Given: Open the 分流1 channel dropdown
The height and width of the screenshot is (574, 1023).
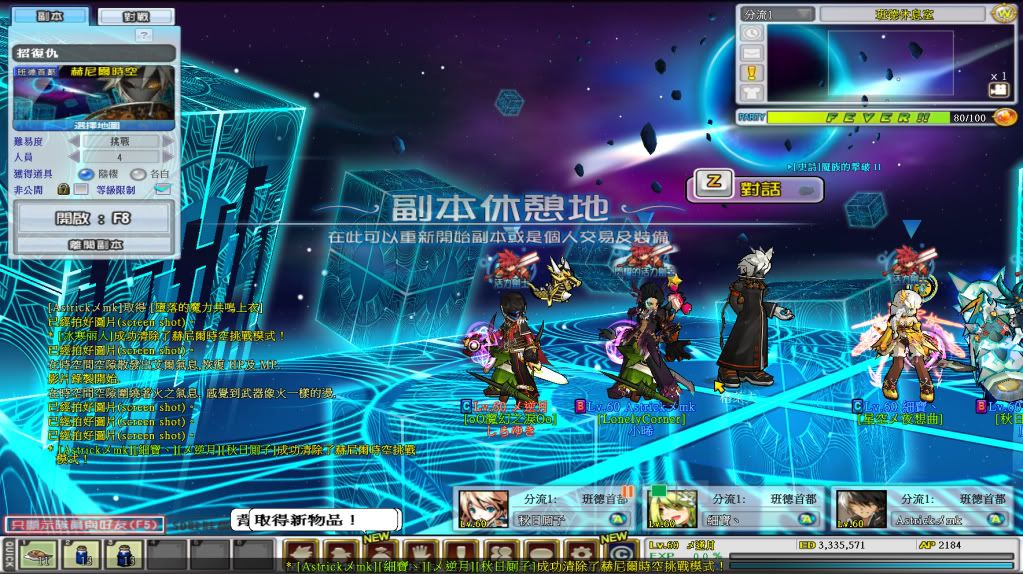Looking at the screenshot, I should click(777, 14).
